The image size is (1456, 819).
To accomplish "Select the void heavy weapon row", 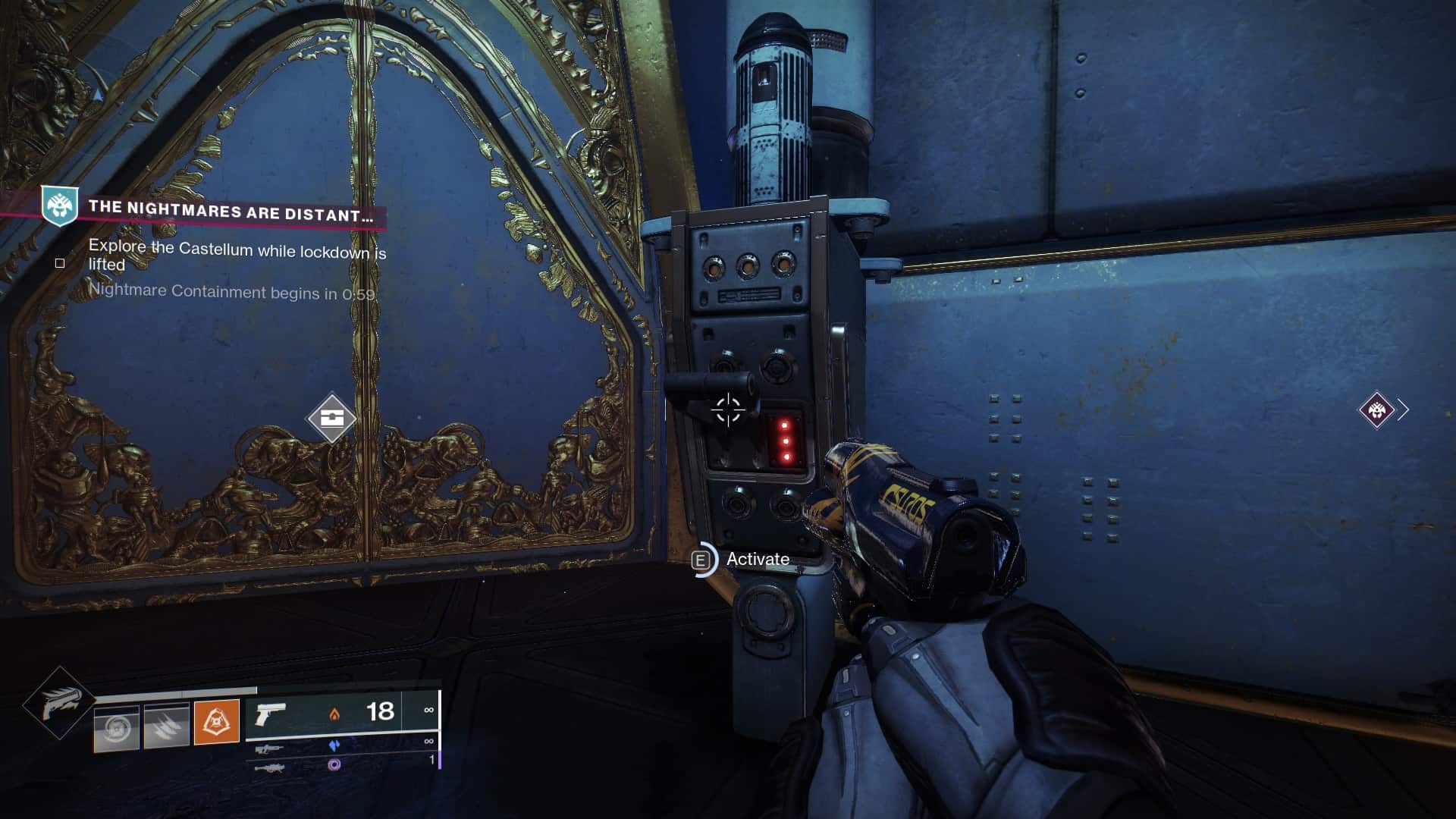I will tap(341, 764).
